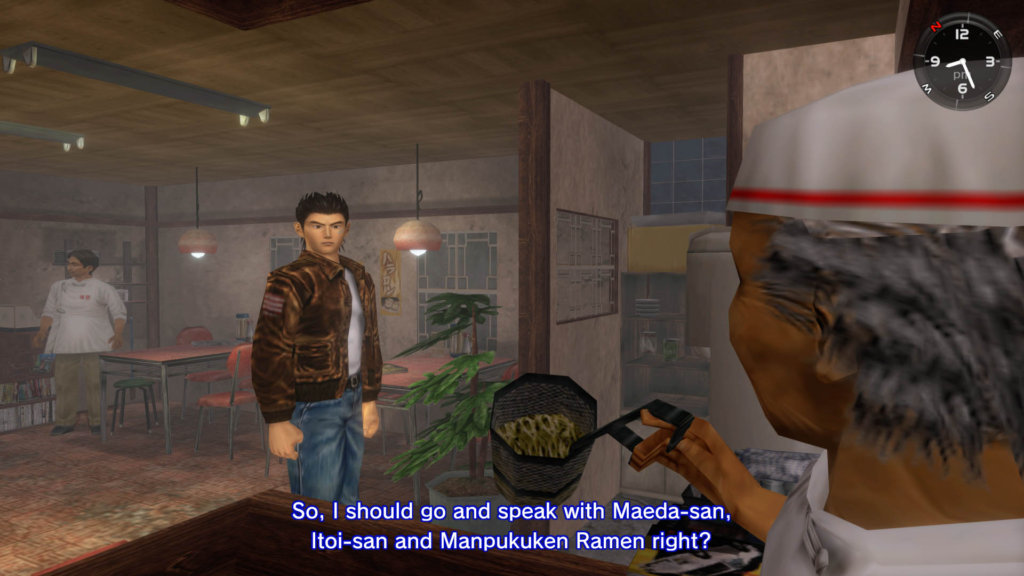
Task: Click the wristwatch clock compass
Action: pos(961,61)
